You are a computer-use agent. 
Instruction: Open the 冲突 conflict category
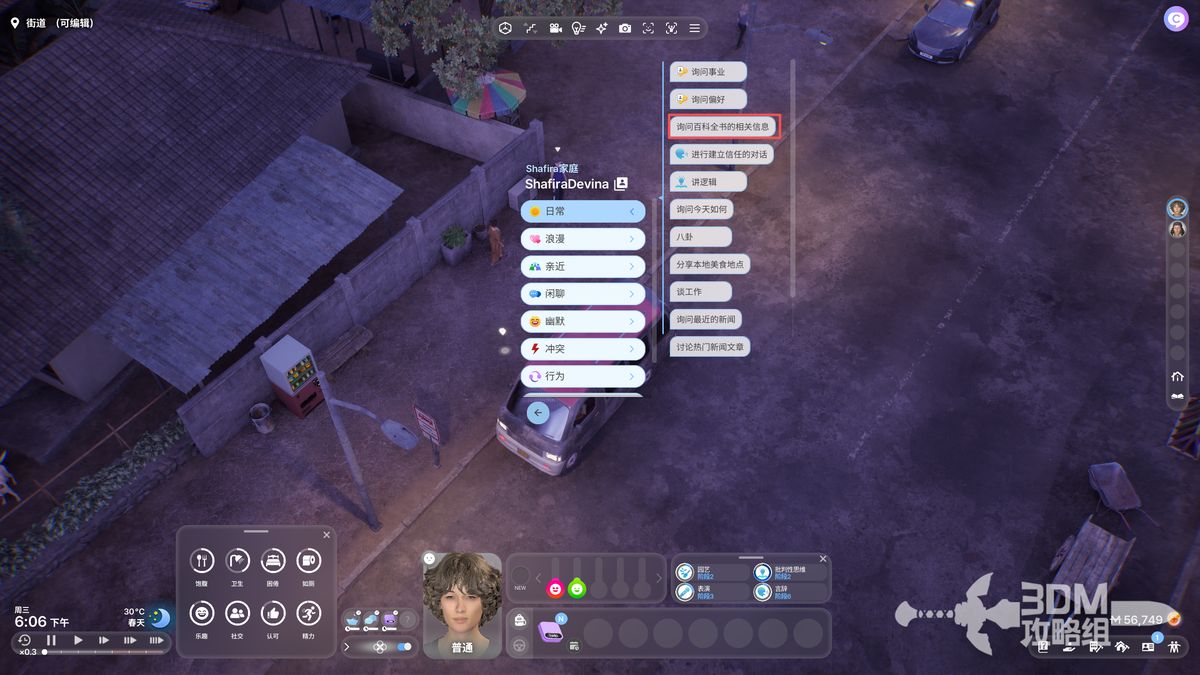(583, 349)
